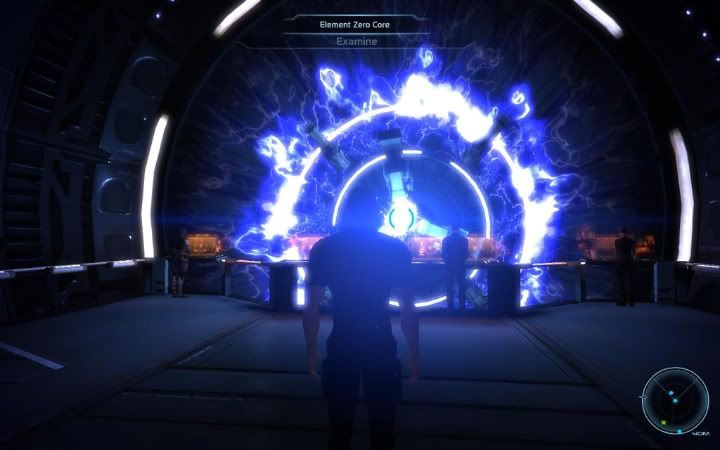Select the Examine prompt for Element Zero Core

point(360,42)
